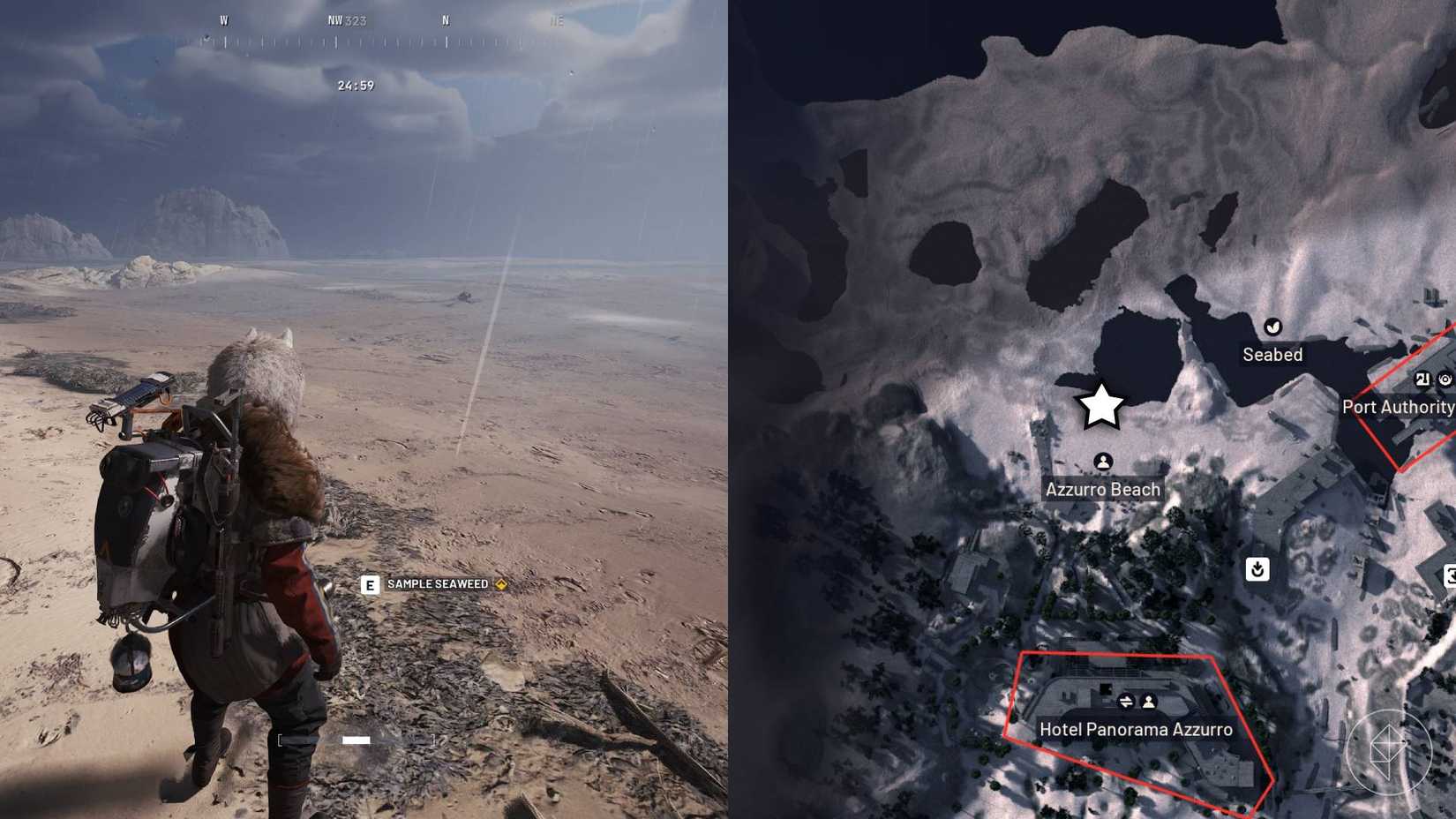Image resolution: width=1456 pixels, height=819 pixels.
Task: Select the Port Authority zone label
Action: point(1399,407)
